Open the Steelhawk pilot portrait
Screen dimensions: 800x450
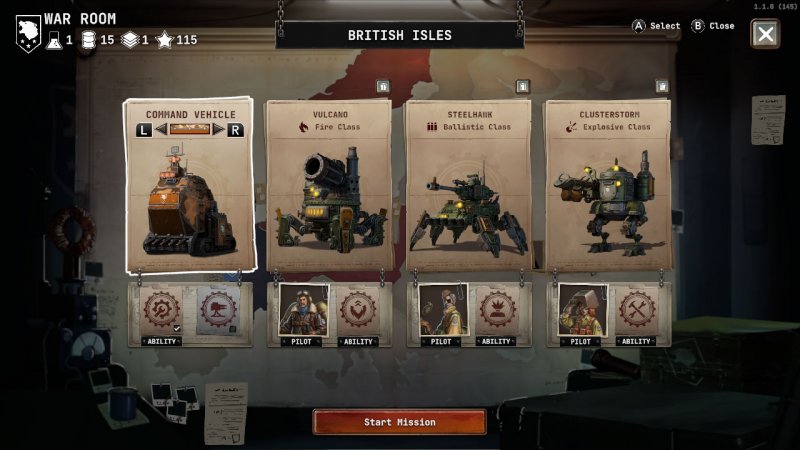[439, 313]
